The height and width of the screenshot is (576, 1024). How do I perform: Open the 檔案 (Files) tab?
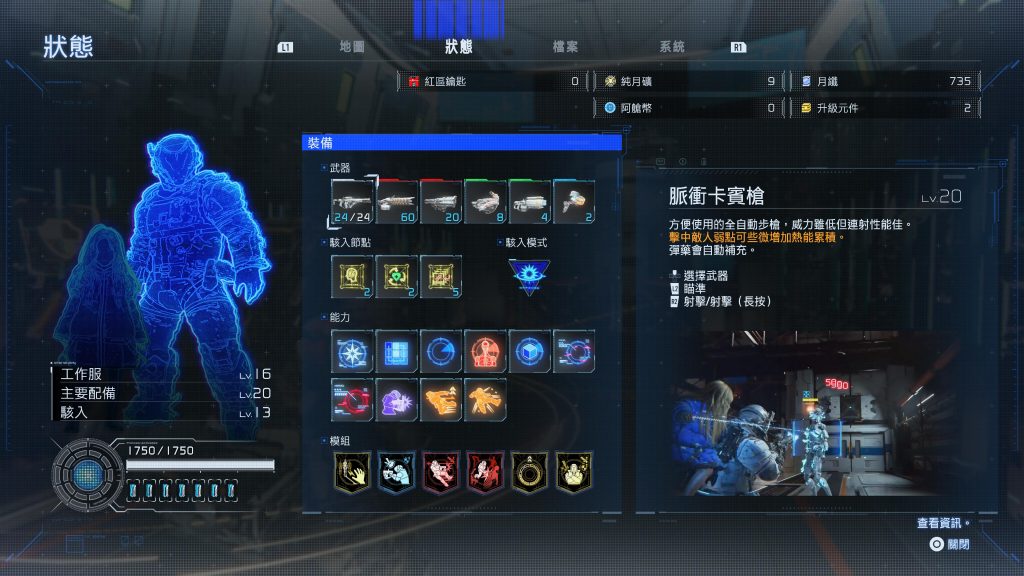point(565,47)
